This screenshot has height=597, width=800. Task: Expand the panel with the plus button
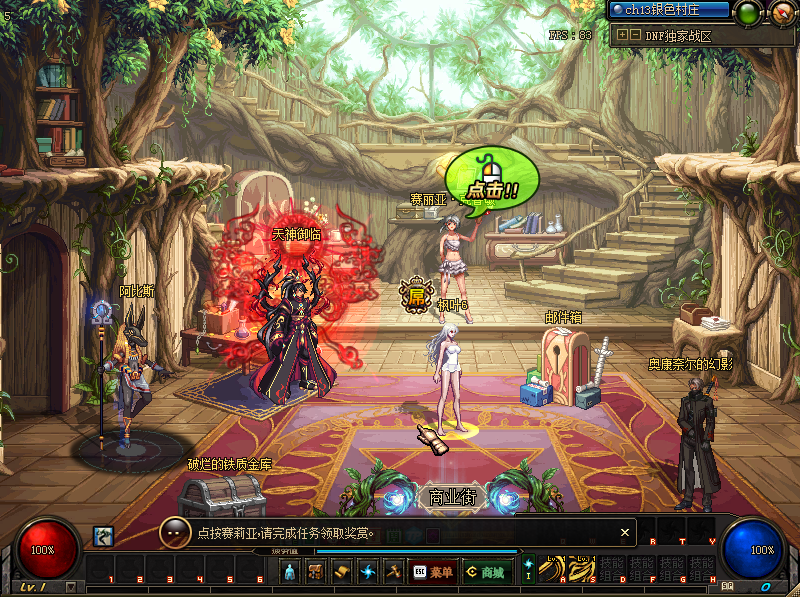pos(622,34)
